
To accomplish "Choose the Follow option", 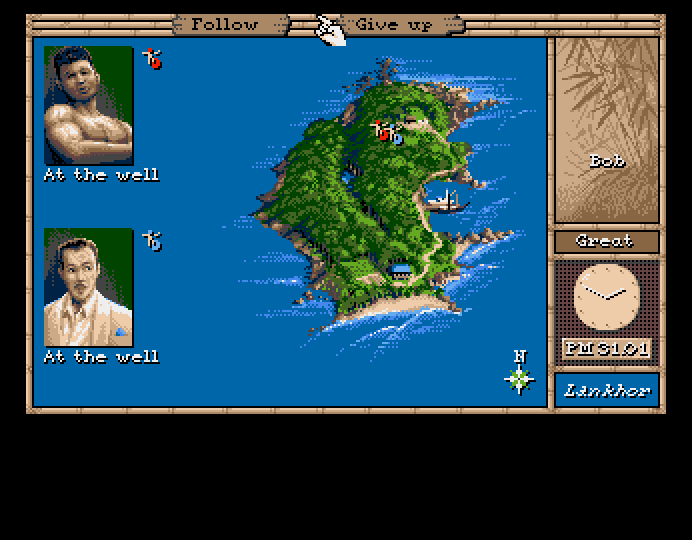I will pos(224,23).
